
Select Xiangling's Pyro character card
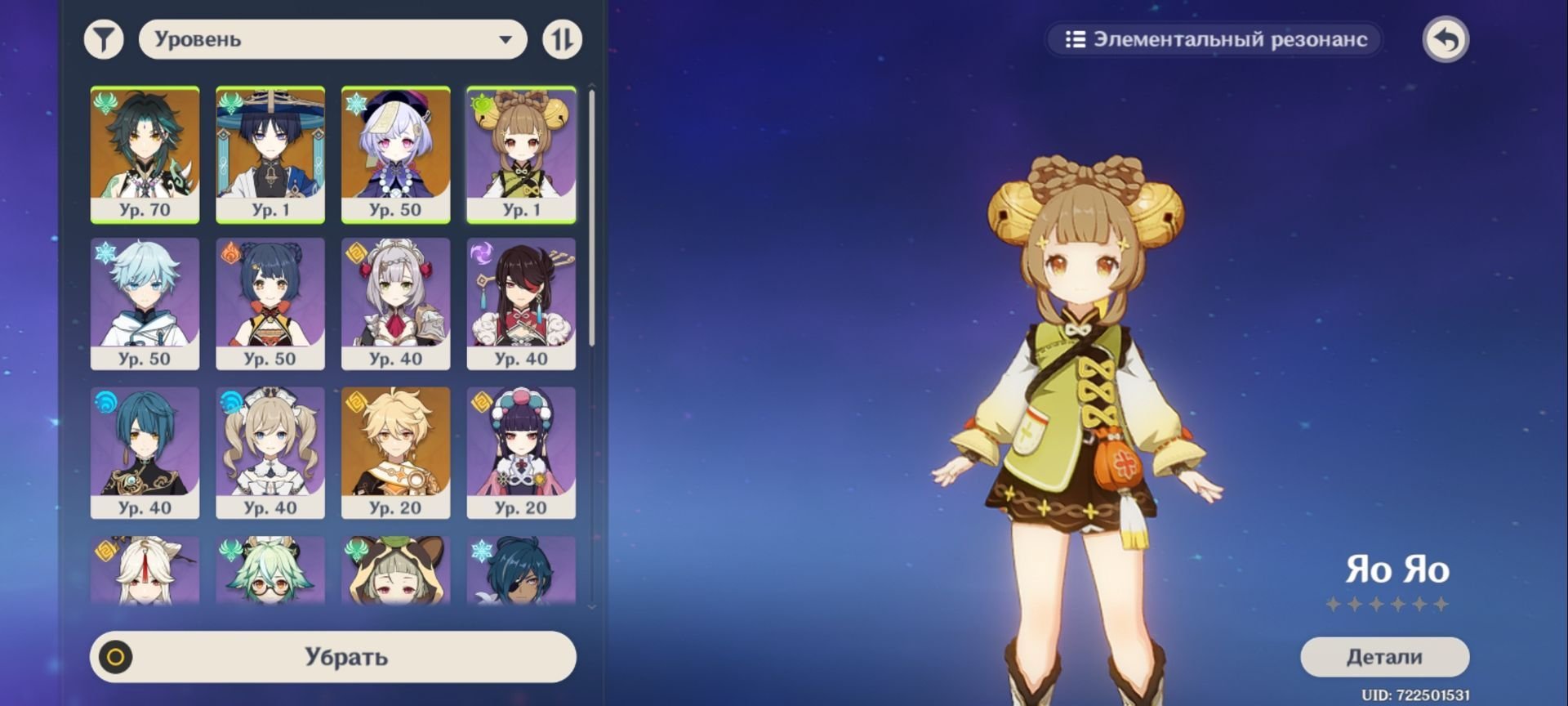tap(270, 303)
